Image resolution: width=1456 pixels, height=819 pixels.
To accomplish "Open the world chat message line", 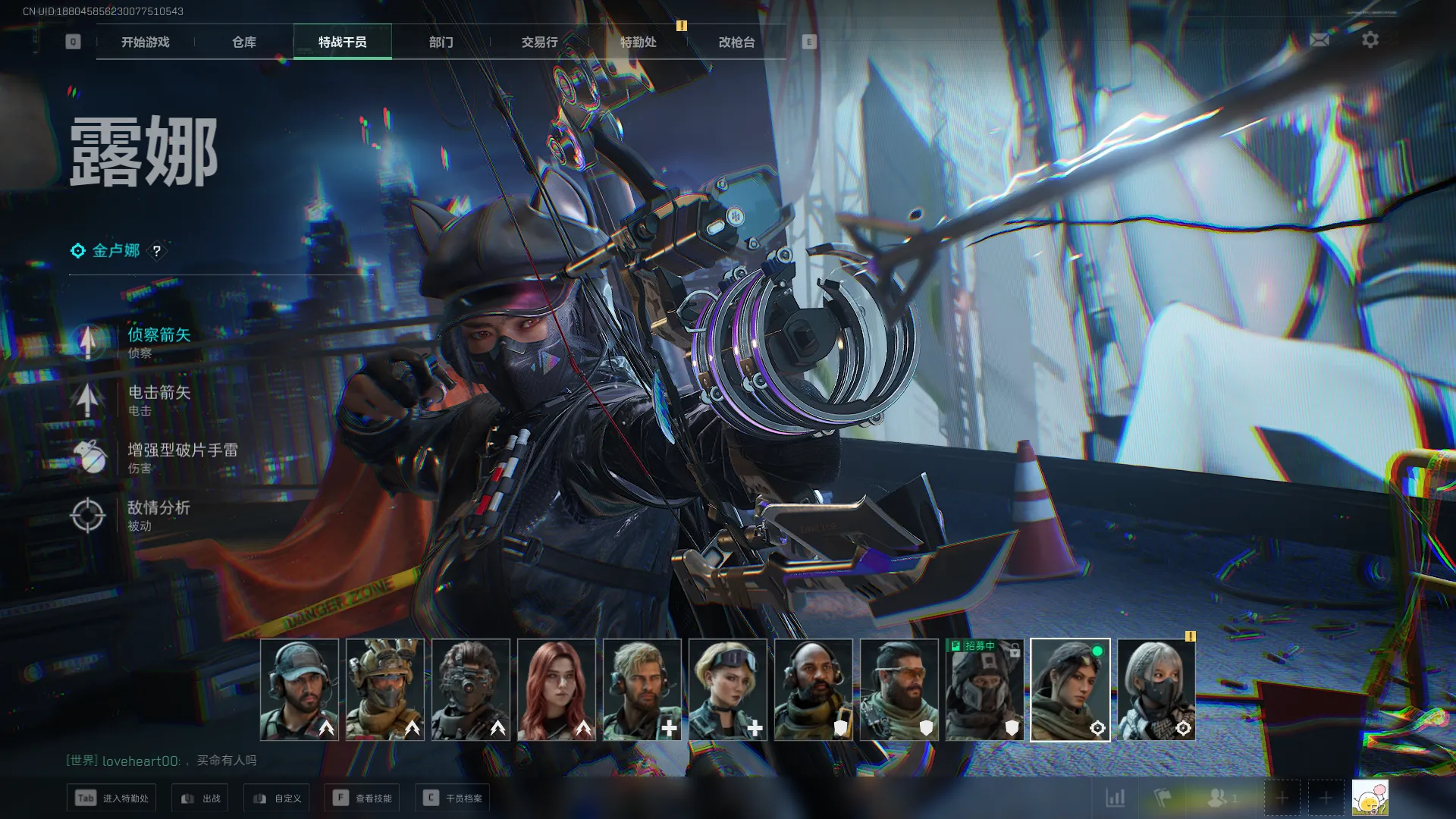I will (162, 761).
